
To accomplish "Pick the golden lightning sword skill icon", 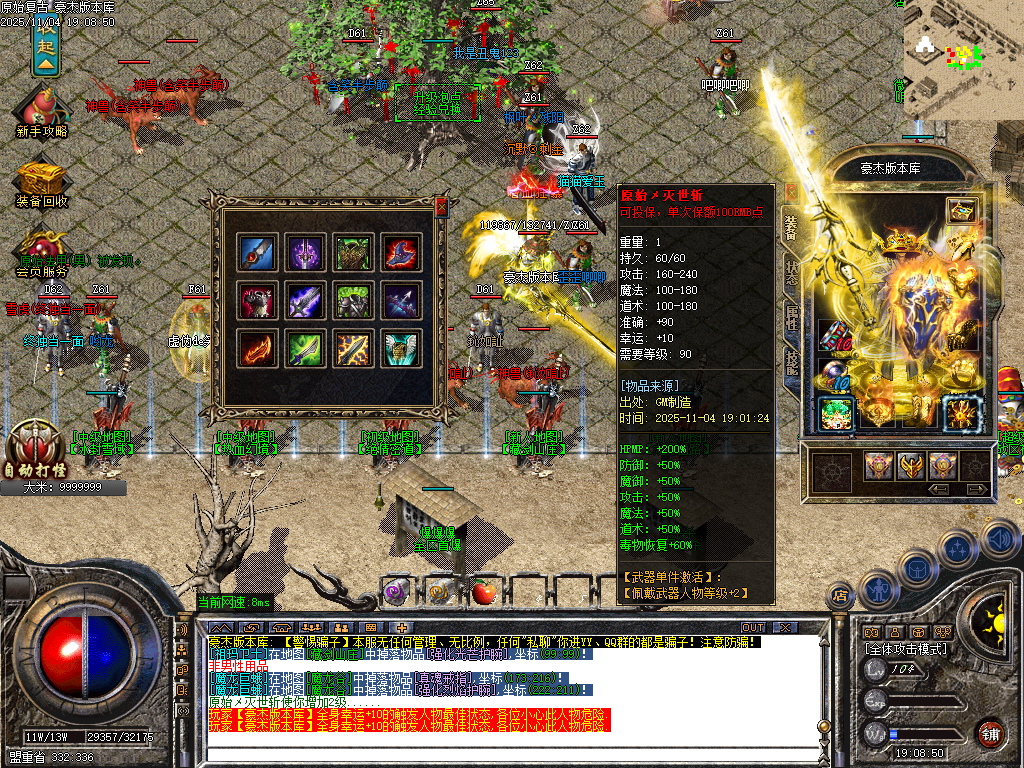I will (353, 348).
